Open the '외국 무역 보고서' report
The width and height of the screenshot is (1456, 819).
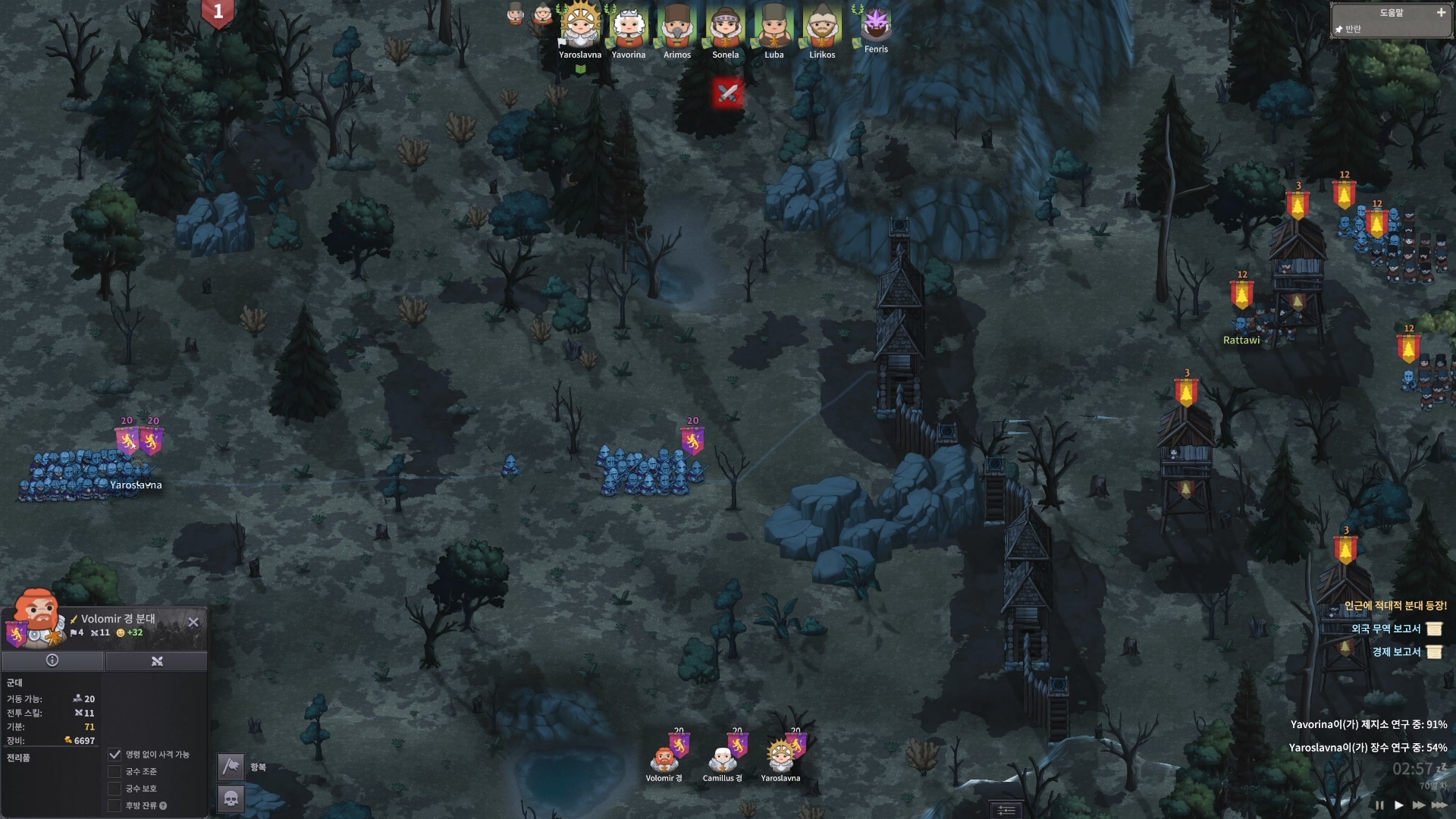(1433, 629)
